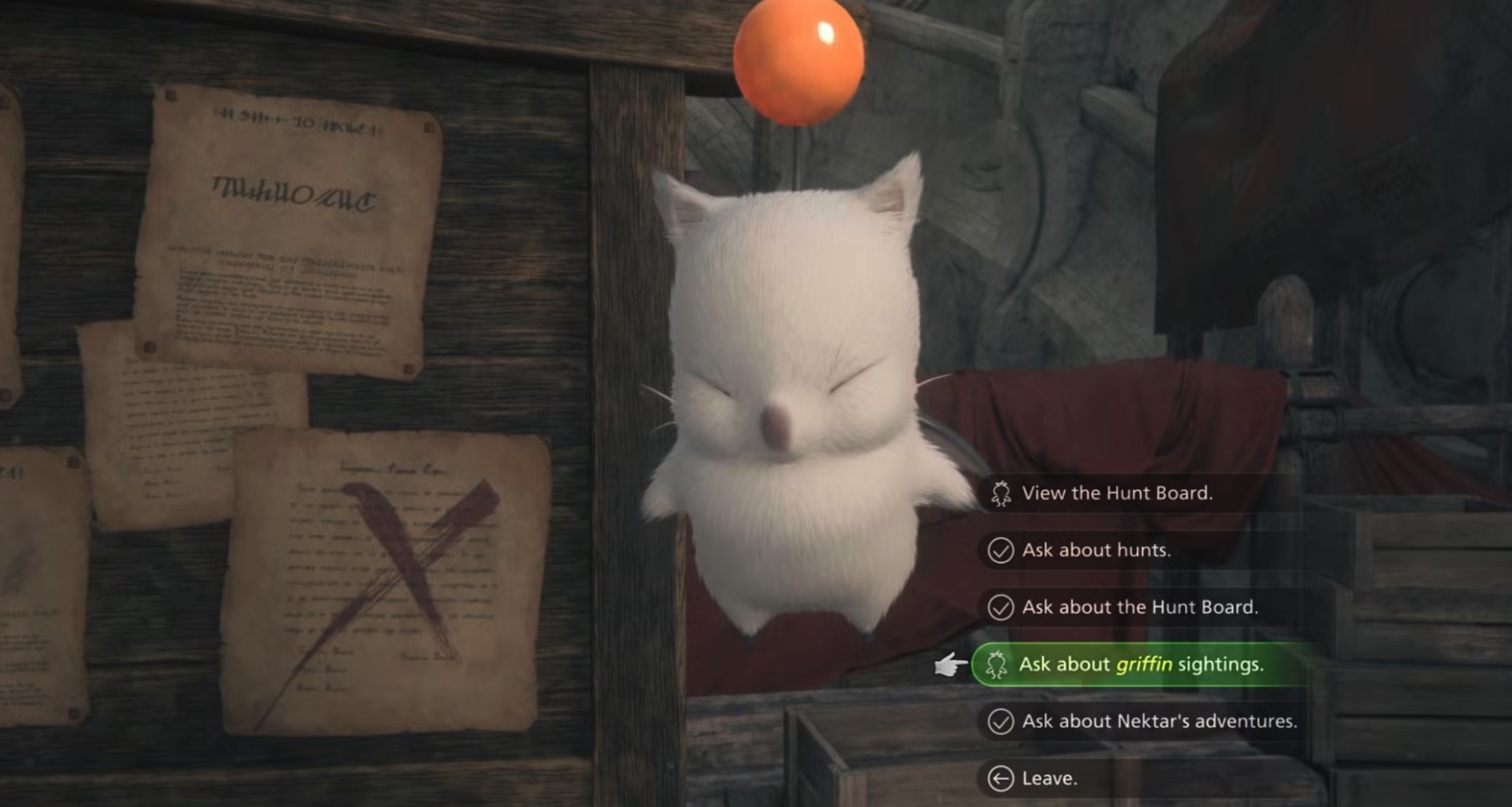Choose Ask about hunts
1512x807 pixels.
[1096, 550]
